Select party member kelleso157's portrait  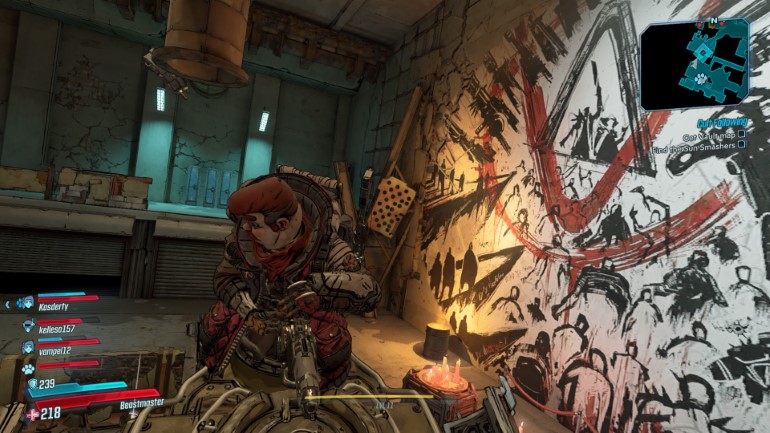28,325
